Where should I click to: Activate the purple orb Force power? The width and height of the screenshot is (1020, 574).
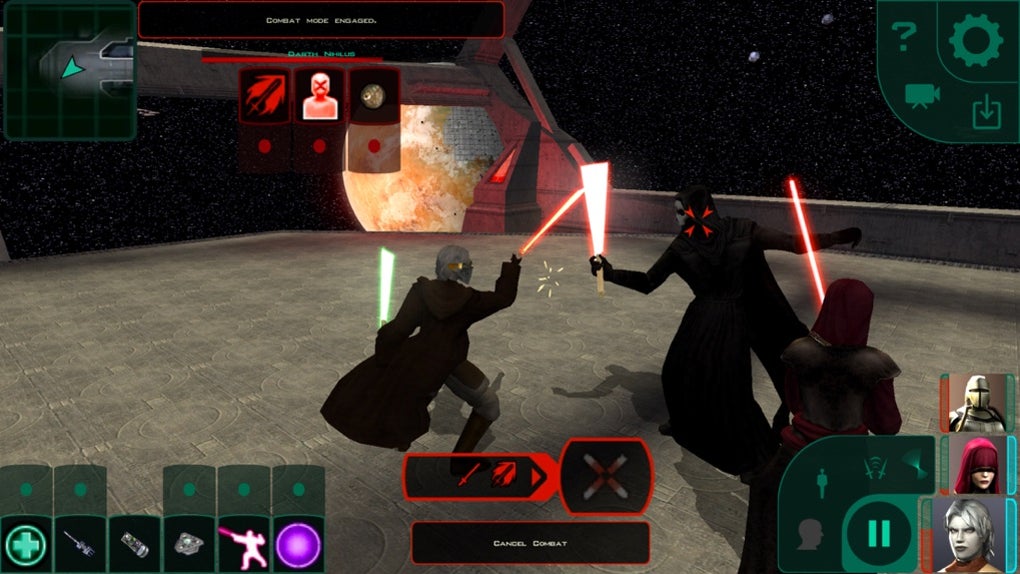(x=297, y=545)
